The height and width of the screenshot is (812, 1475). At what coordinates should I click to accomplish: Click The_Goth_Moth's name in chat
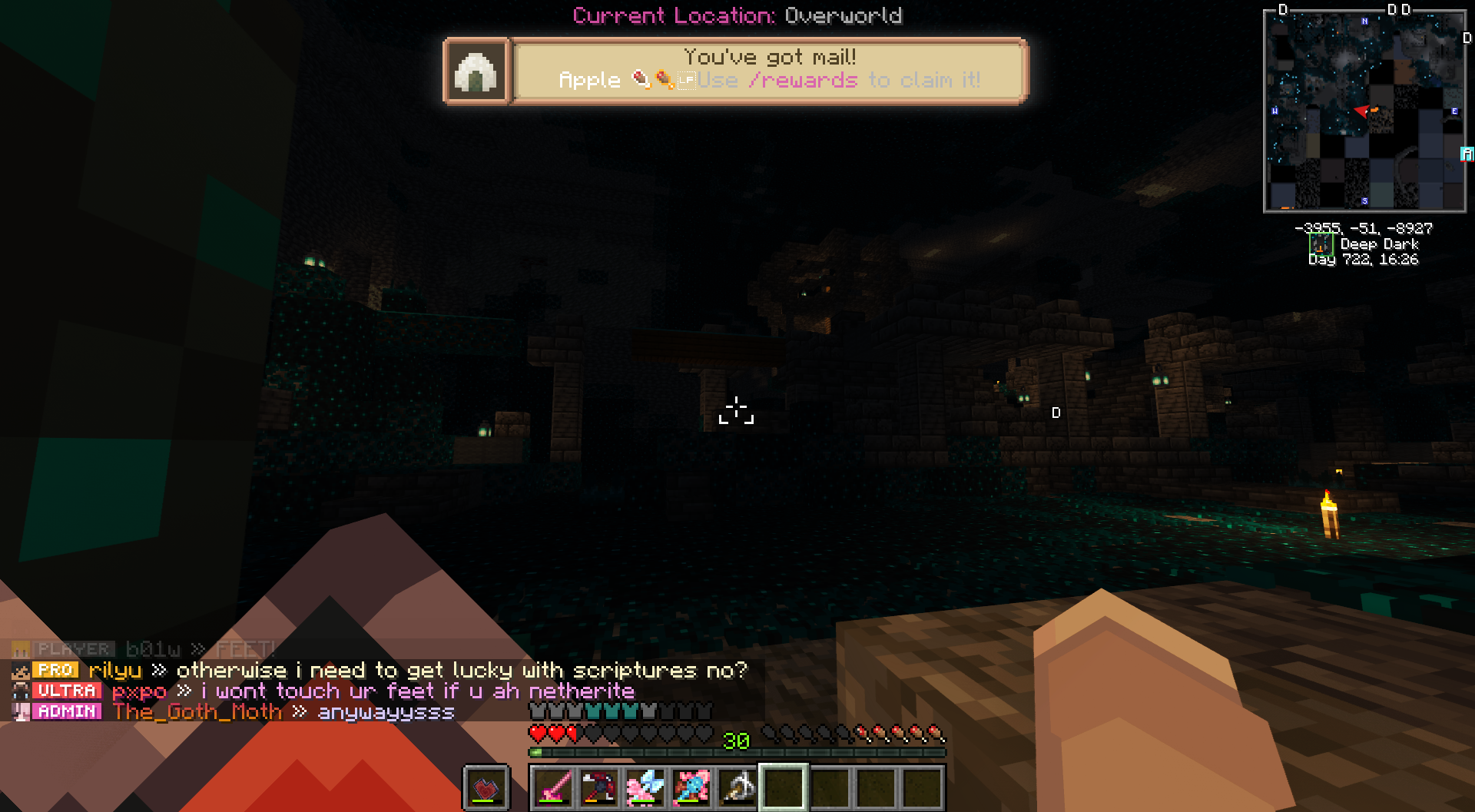click(197, 712)
